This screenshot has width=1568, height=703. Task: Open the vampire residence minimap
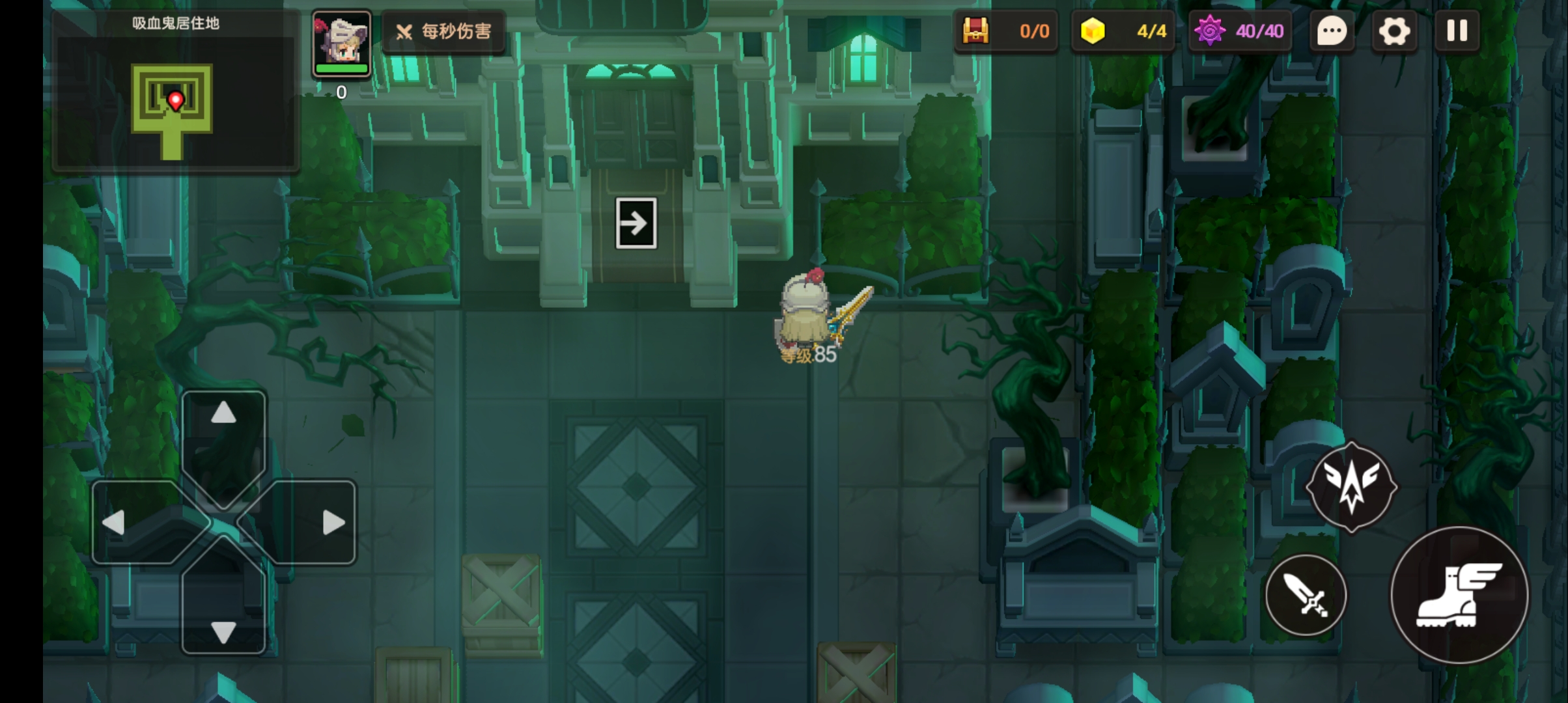175,101
